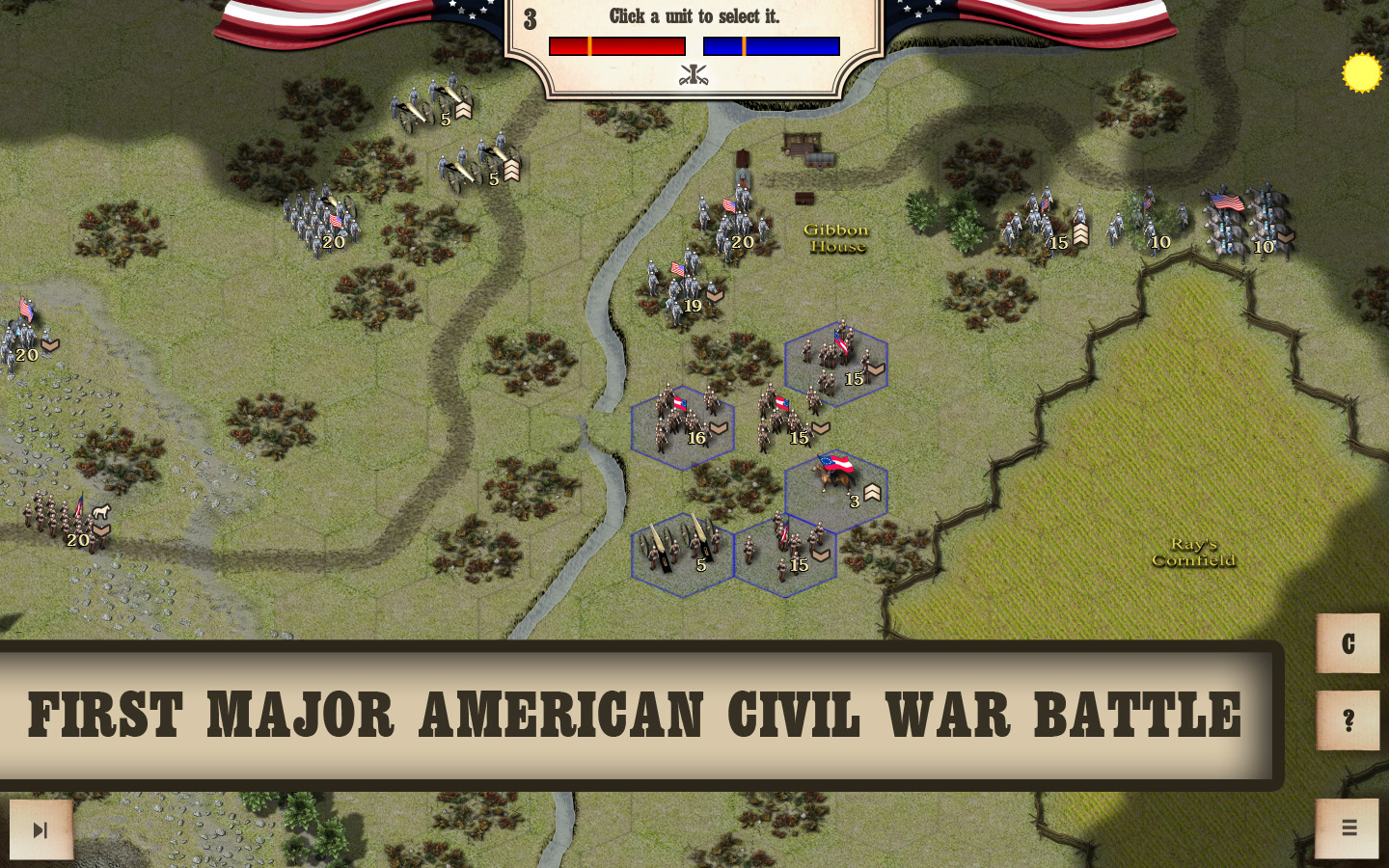
Task: End the turn with the skip-forward button
Action: [41, 829]
